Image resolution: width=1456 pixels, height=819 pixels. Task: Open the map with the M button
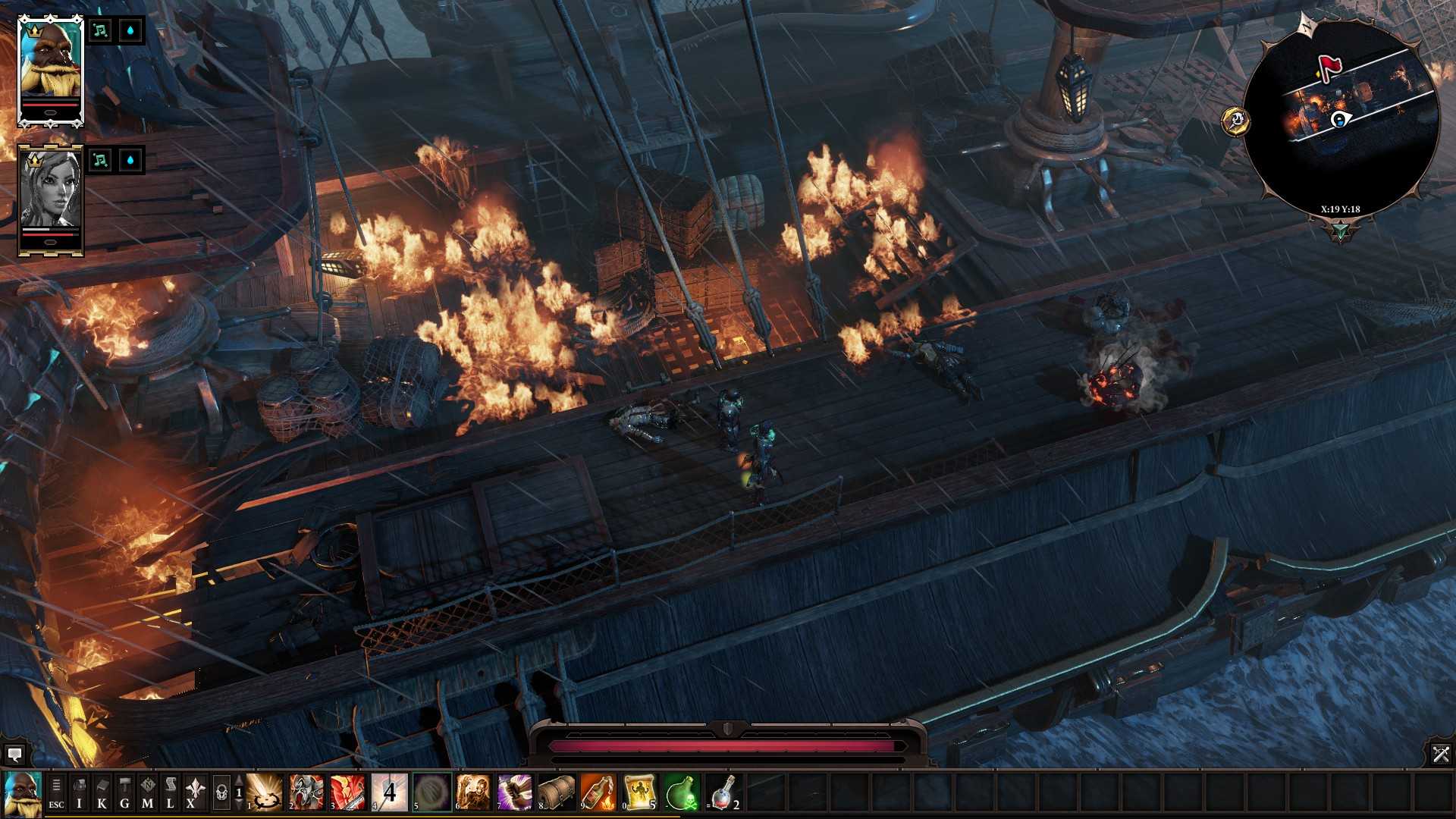[147, 794]
